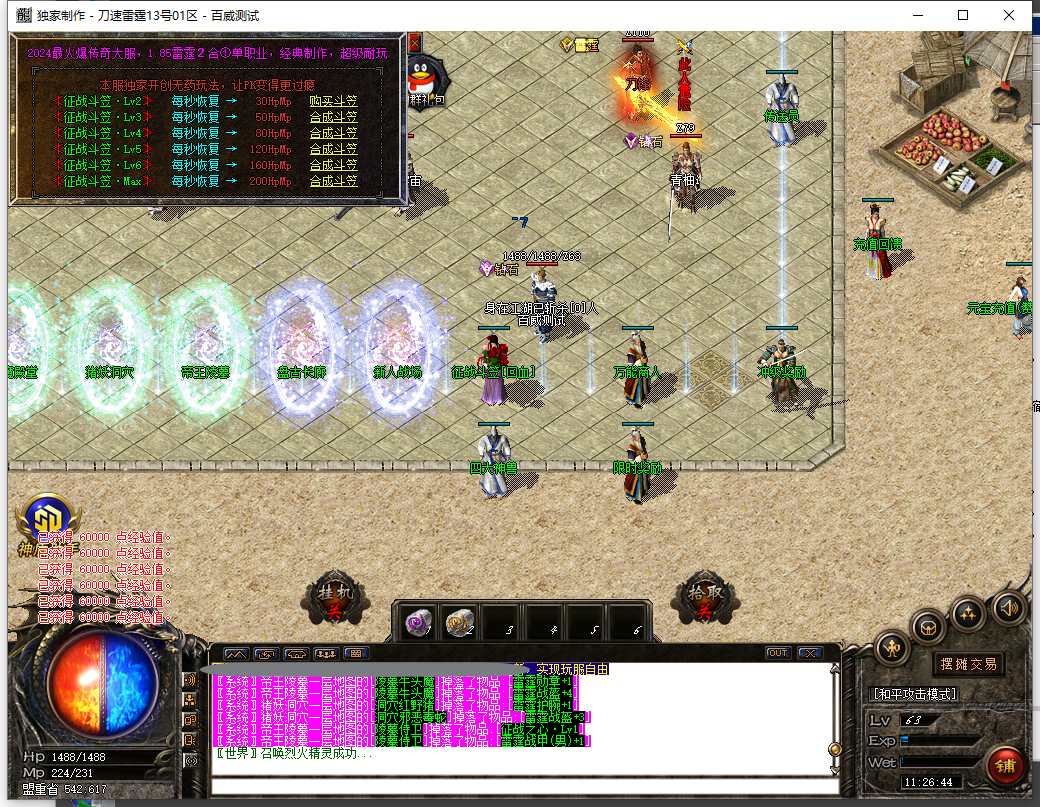Choose 合成斗笠 on the Max row
This screenshot has height=807, width=1040.
coord(333,181)
